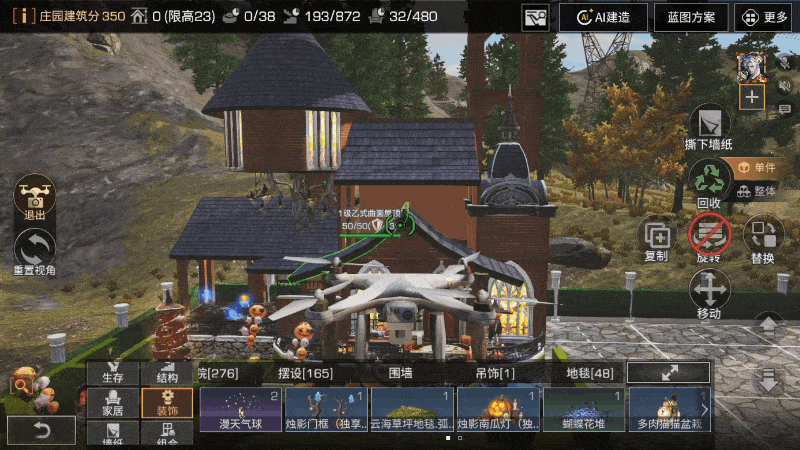Switch to the 家居 category
This screenshot has width=800, height=450.
[x=112, y=402]
